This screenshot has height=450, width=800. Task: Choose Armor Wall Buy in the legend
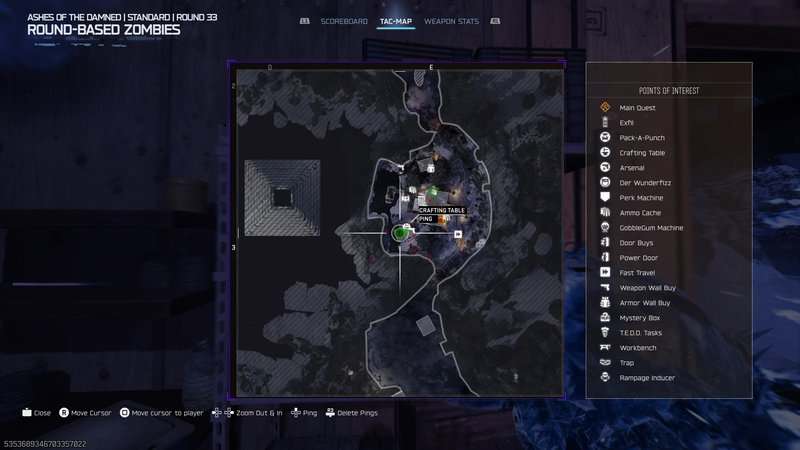pyautogui.click(x=645, y=302)
